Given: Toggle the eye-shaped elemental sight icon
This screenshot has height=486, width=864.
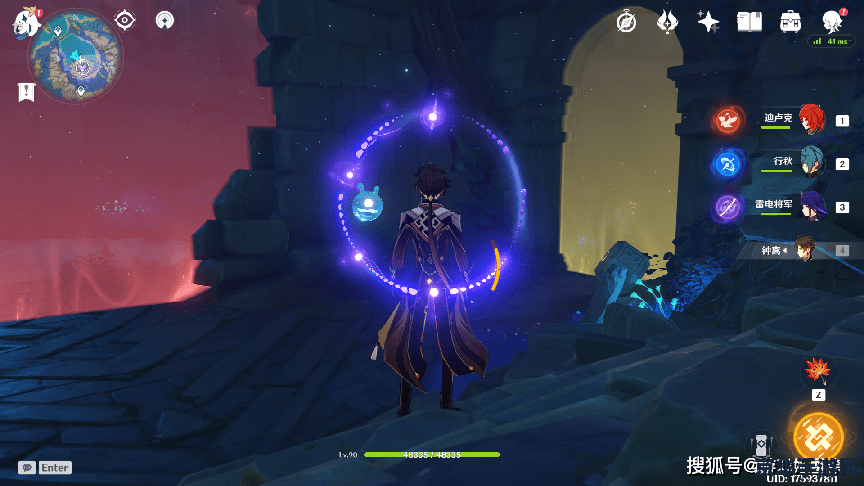Looking at the screenshot, I should [125, 20].
